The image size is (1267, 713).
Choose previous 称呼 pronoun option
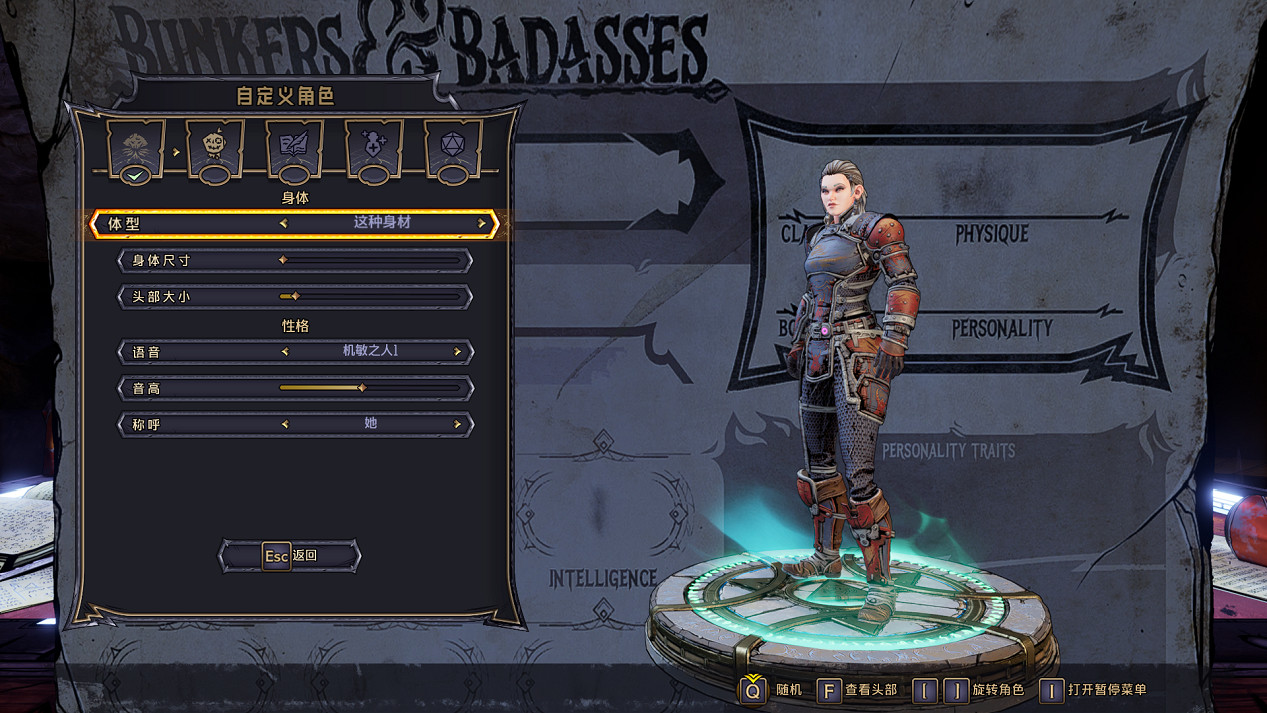(285, 424)
